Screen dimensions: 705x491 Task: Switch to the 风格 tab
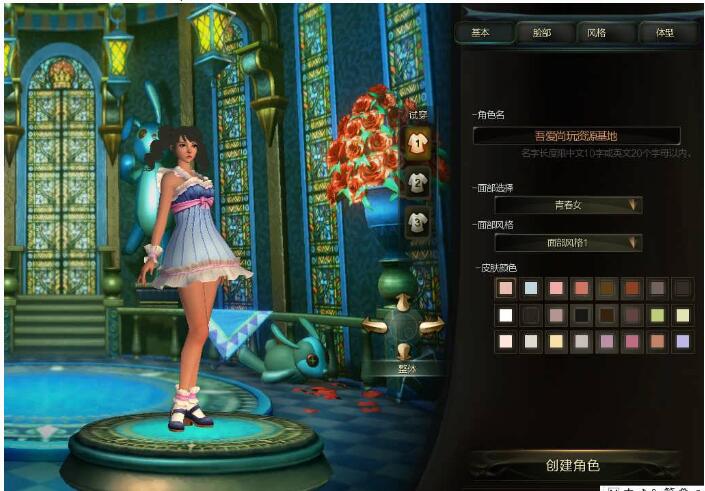point(596,32)
